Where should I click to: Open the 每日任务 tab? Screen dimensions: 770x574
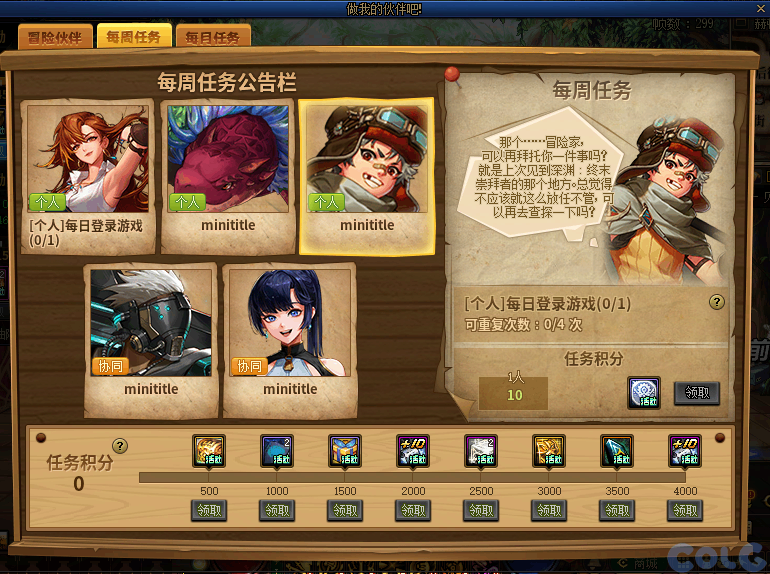213,38
